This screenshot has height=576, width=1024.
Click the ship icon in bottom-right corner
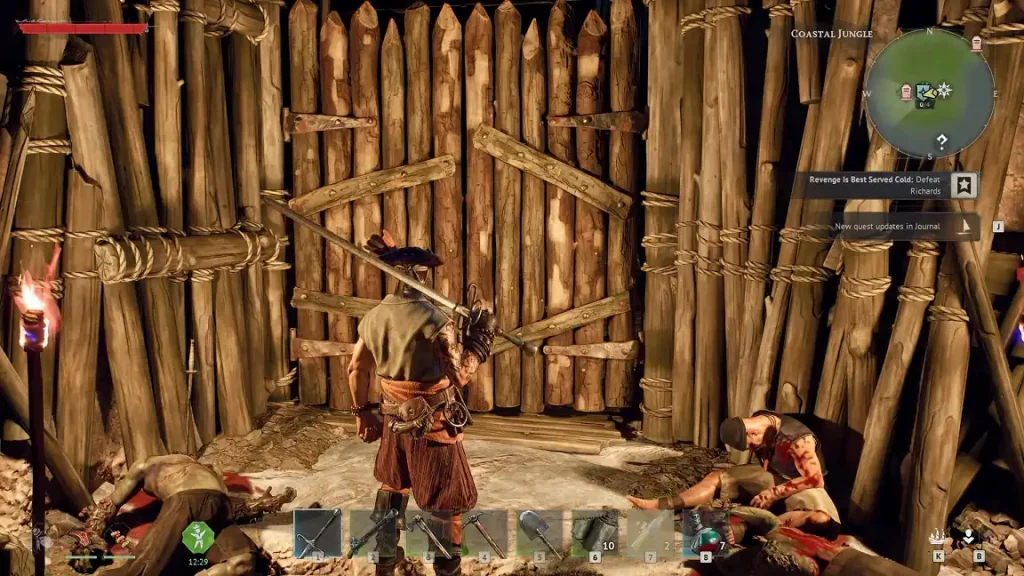click(x=938, y=535)
